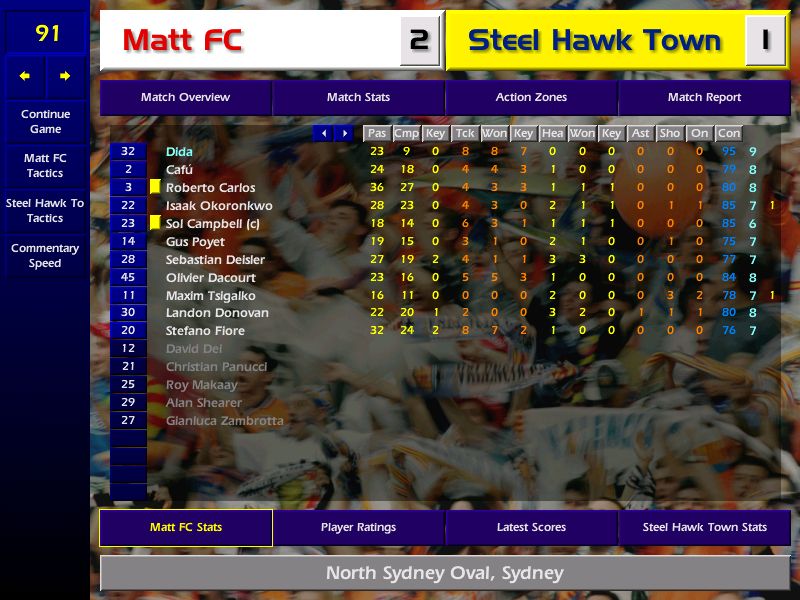800x600 pixels.
Task: Open the Match Stats tab
Action: (x=358, y=97)
